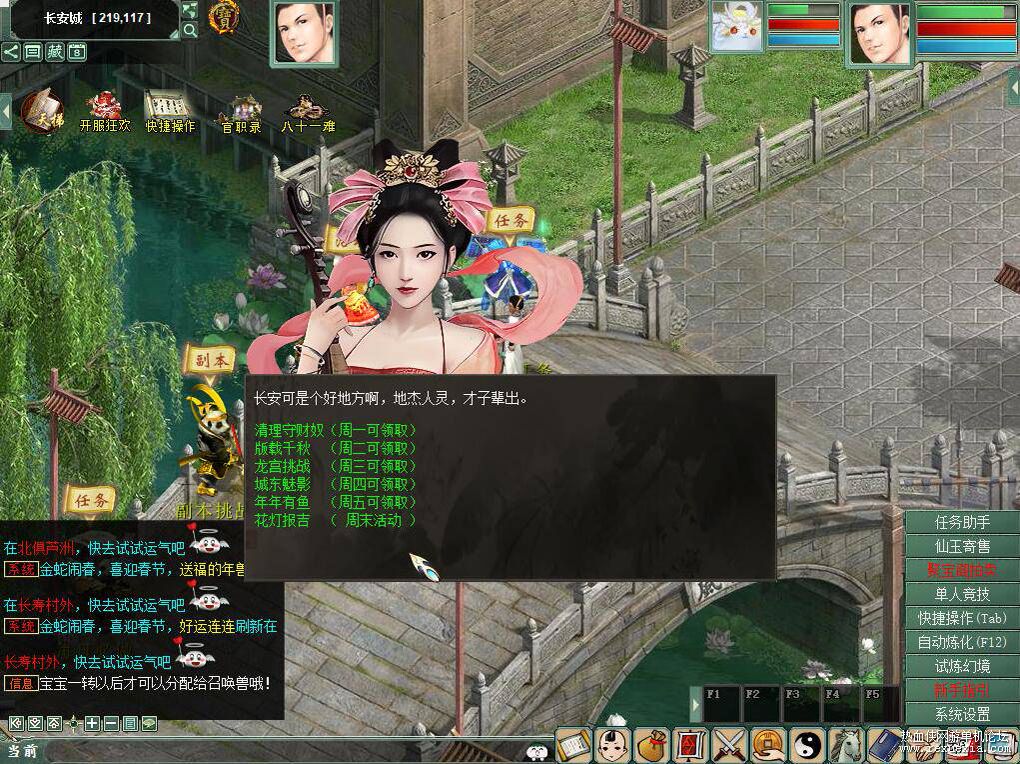Open the 宝 treasure shop icon
Viewport: 1020px width, 764px height.
tap(223, 16)
